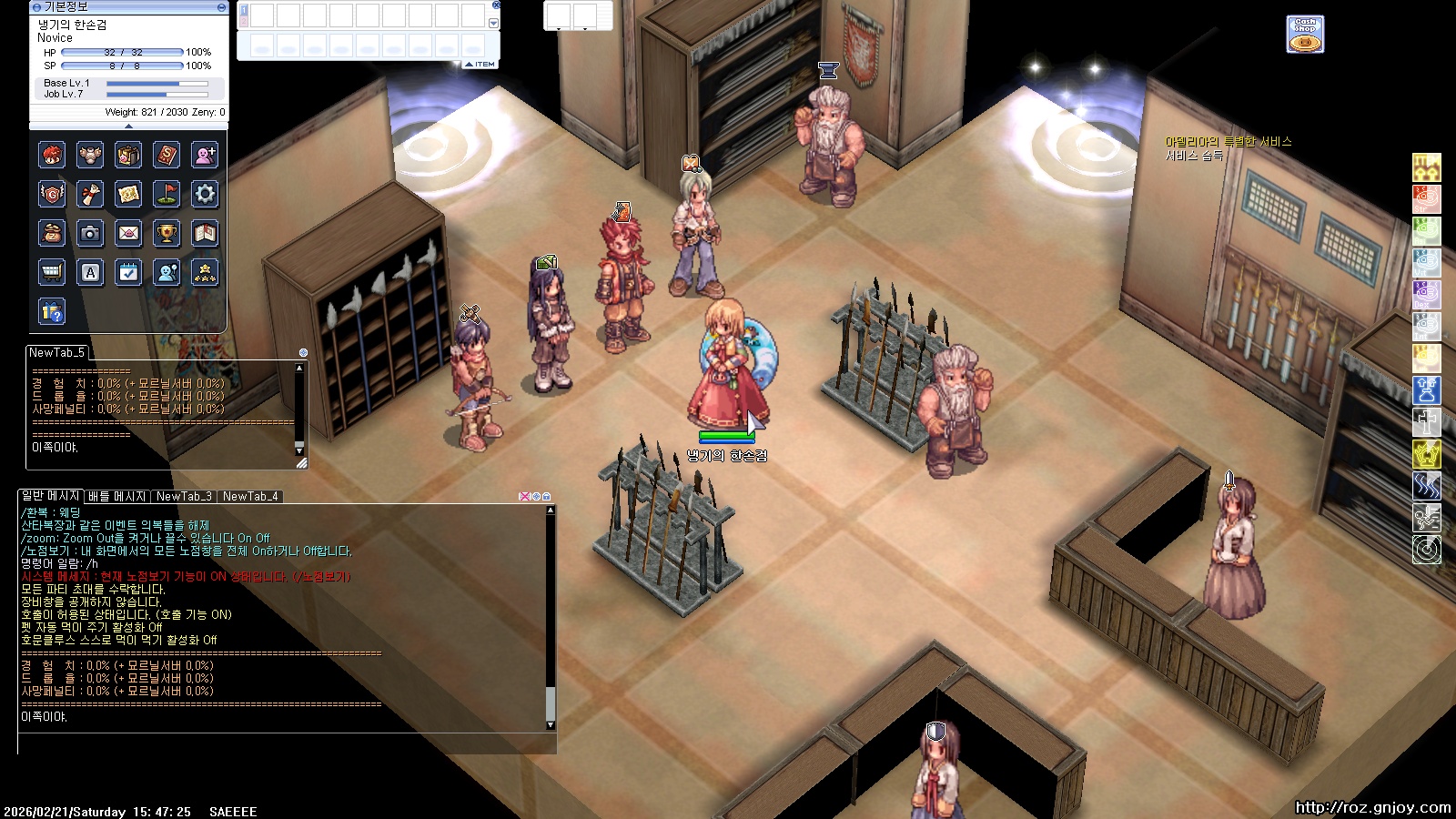Switch to the NewTab_3 chat tab
The height and width of the screenshot is (819, 1456).
click(184, 497)
